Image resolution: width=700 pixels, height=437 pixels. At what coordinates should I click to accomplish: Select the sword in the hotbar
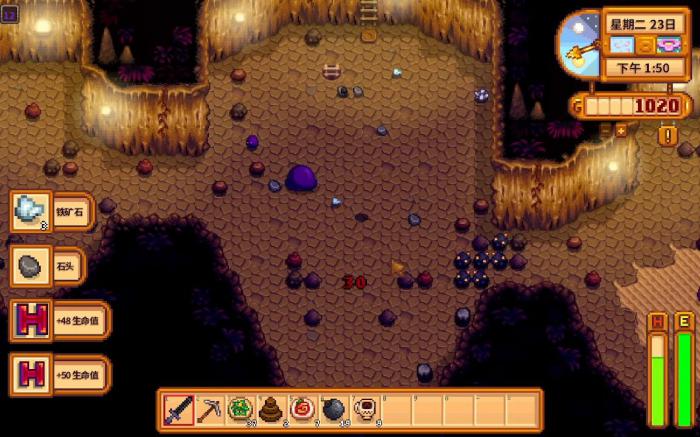point(179,409)
